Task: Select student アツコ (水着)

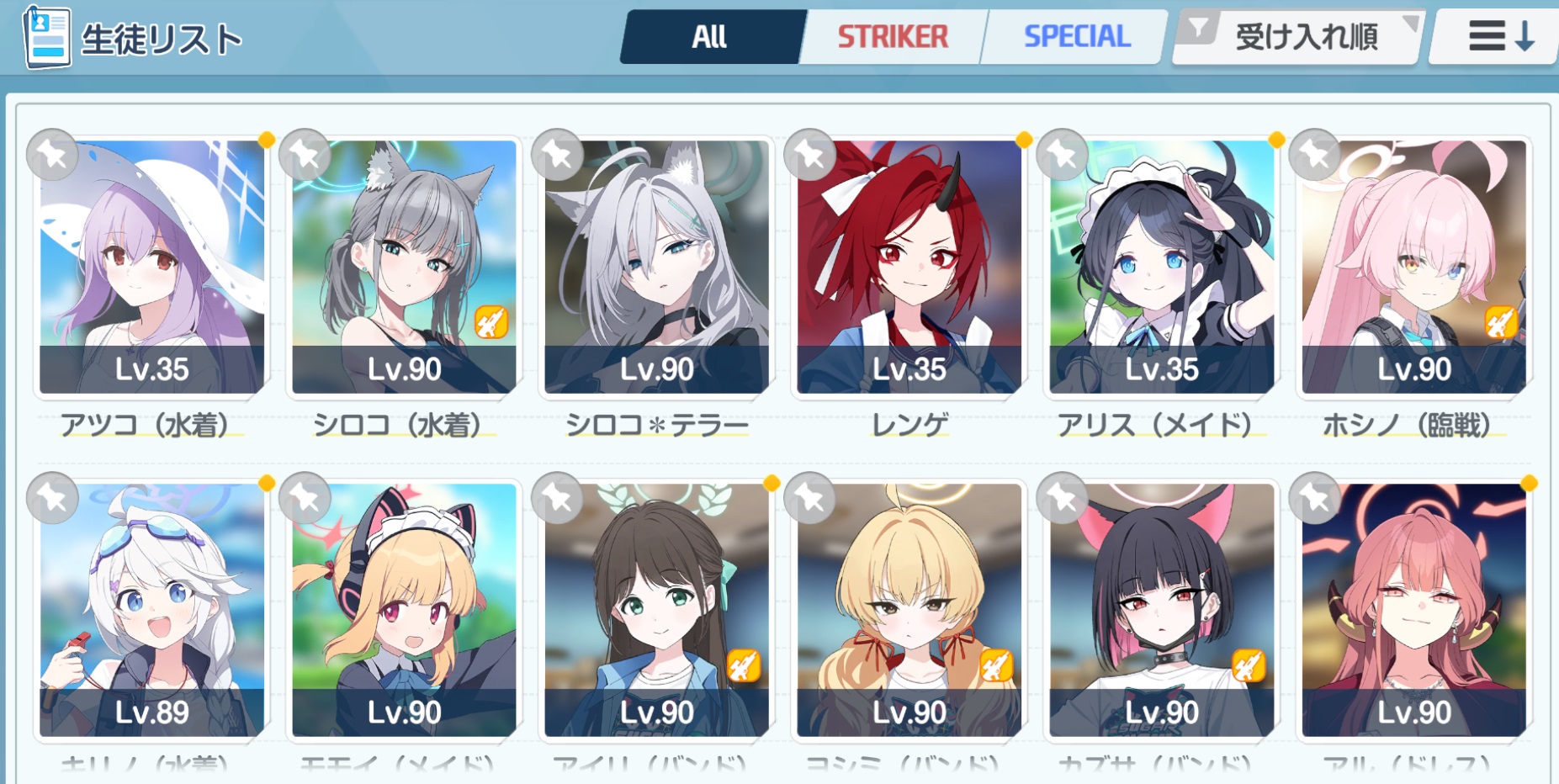Action: click(x=152, y=267)
